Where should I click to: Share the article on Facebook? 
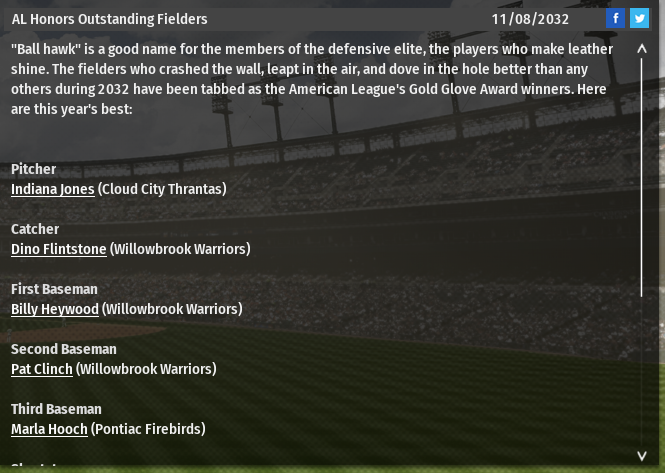[x=616, y=18]
